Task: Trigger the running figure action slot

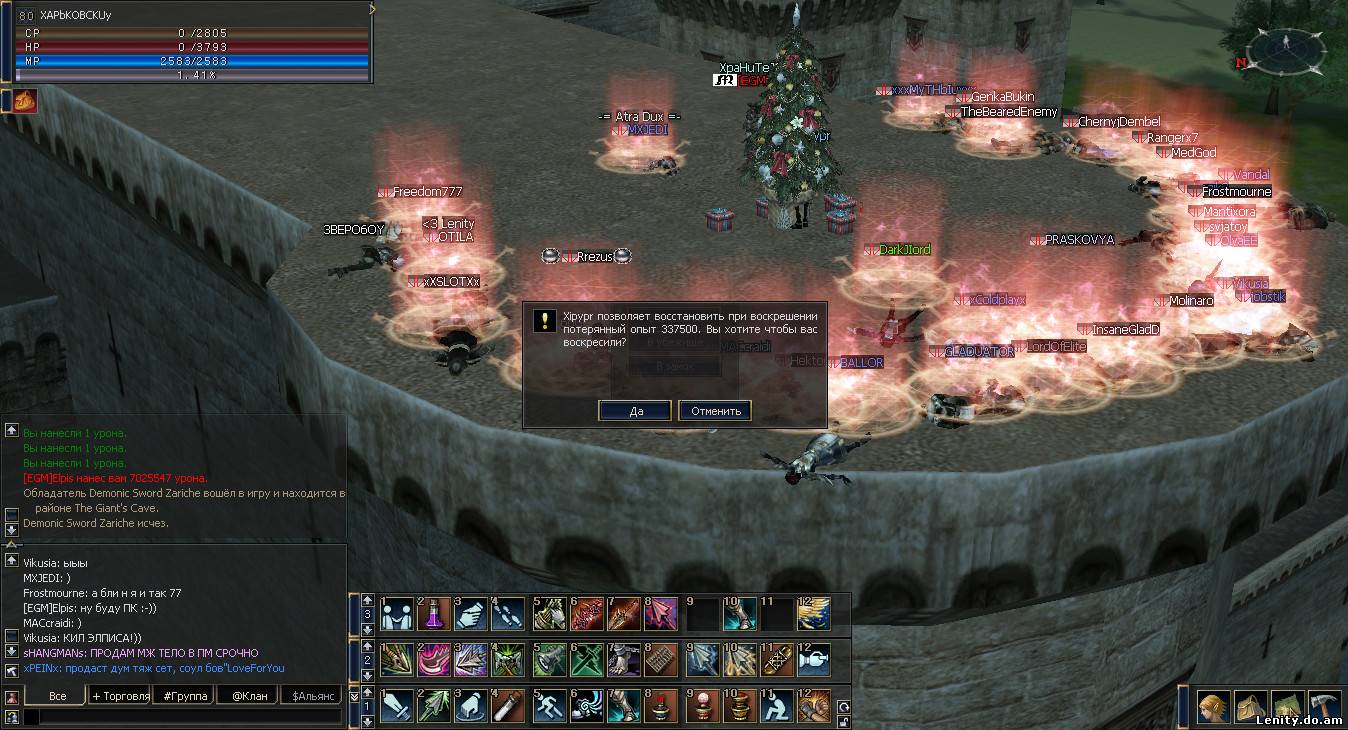Action: pyautogui.click(x=548, y=706)
